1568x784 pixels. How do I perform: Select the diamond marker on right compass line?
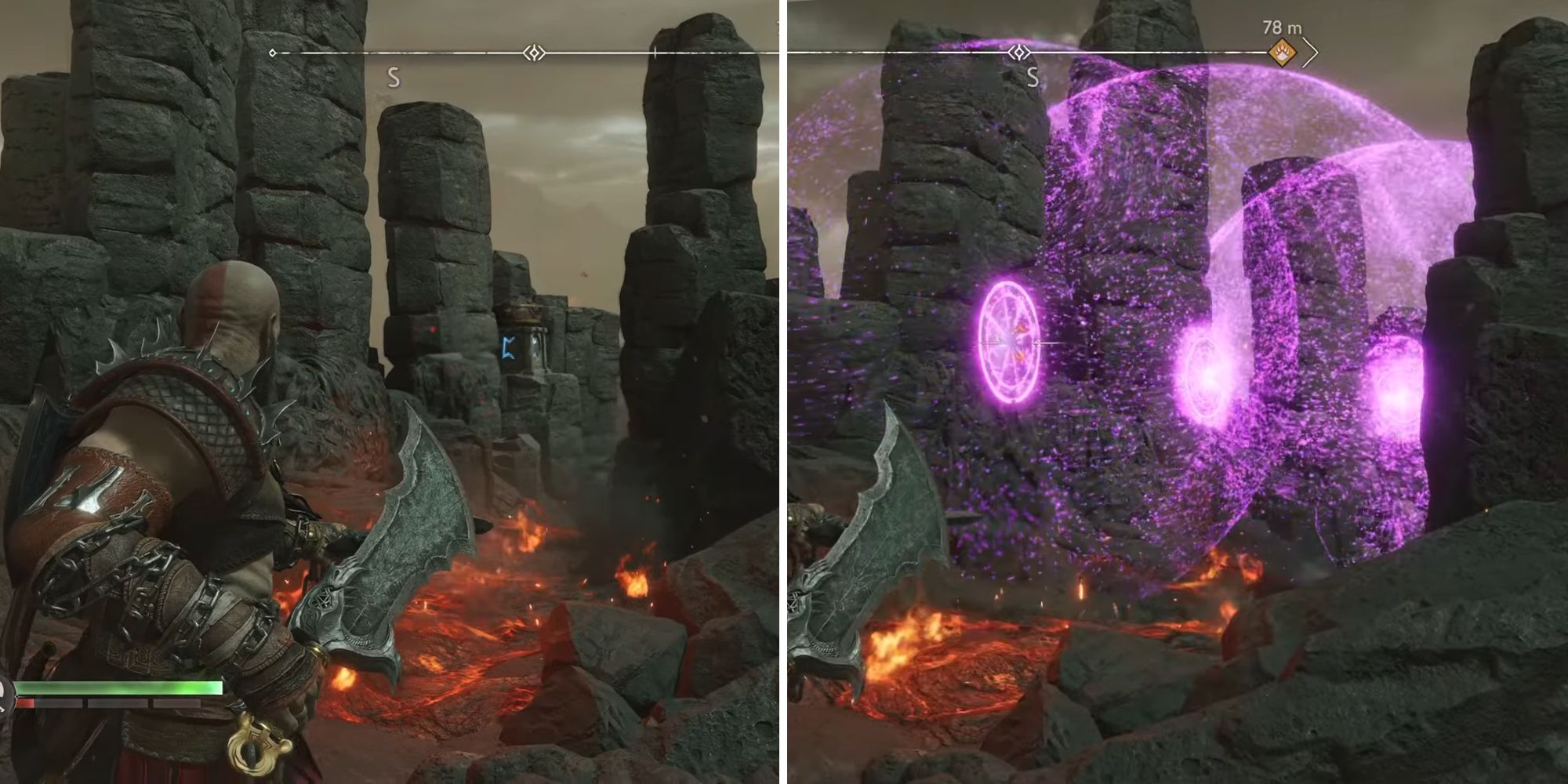click(1018, 53)
